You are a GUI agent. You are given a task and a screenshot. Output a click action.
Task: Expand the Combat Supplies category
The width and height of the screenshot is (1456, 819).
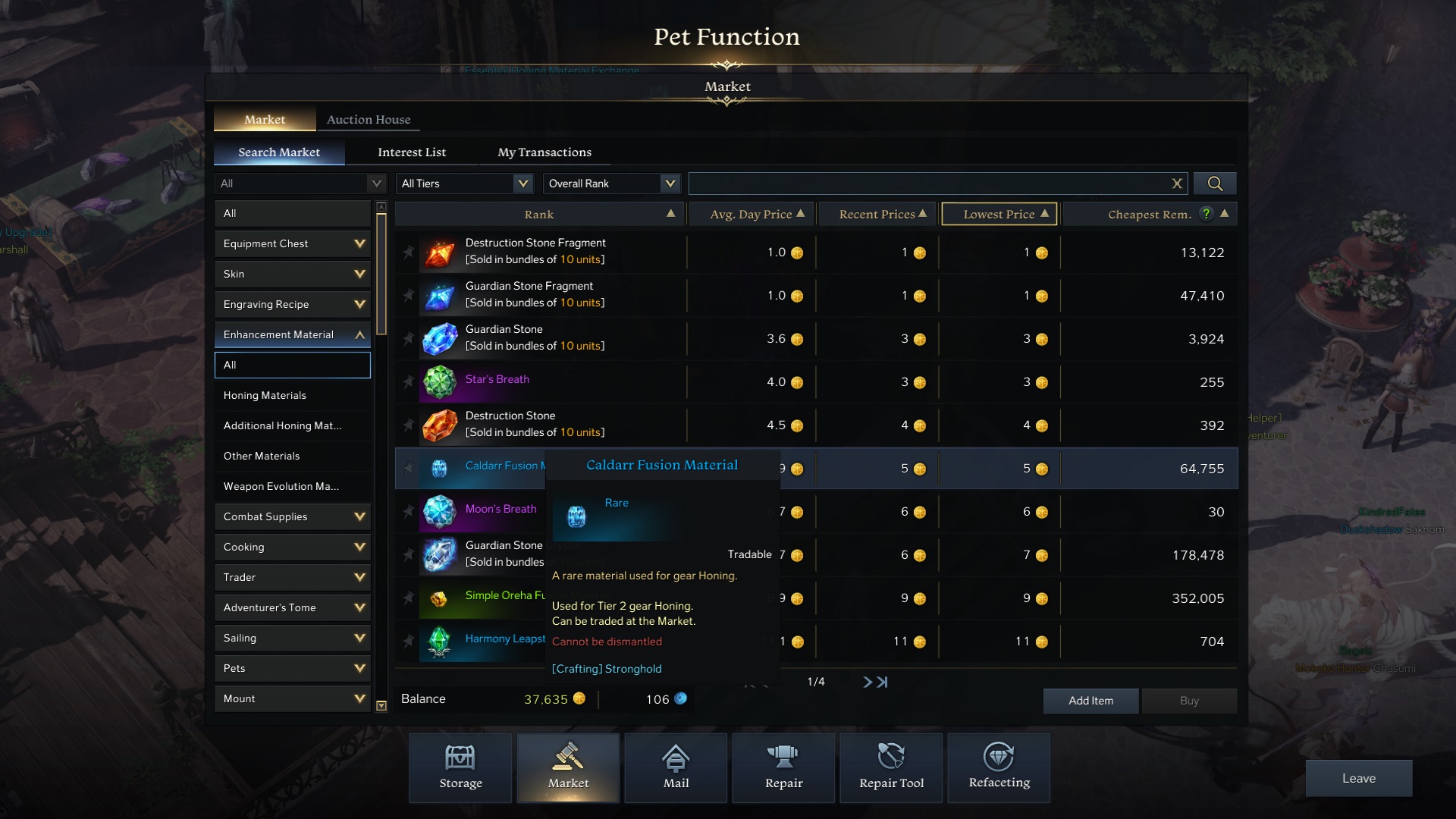pos(293,516)
